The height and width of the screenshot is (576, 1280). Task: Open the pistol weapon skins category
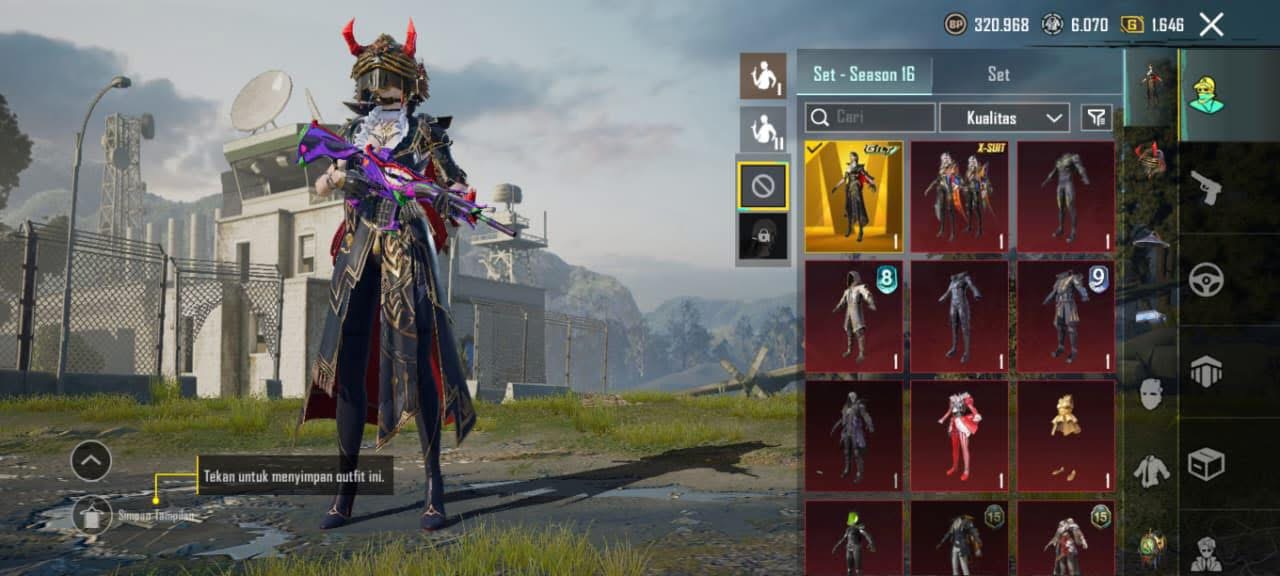click(1206, 188)
